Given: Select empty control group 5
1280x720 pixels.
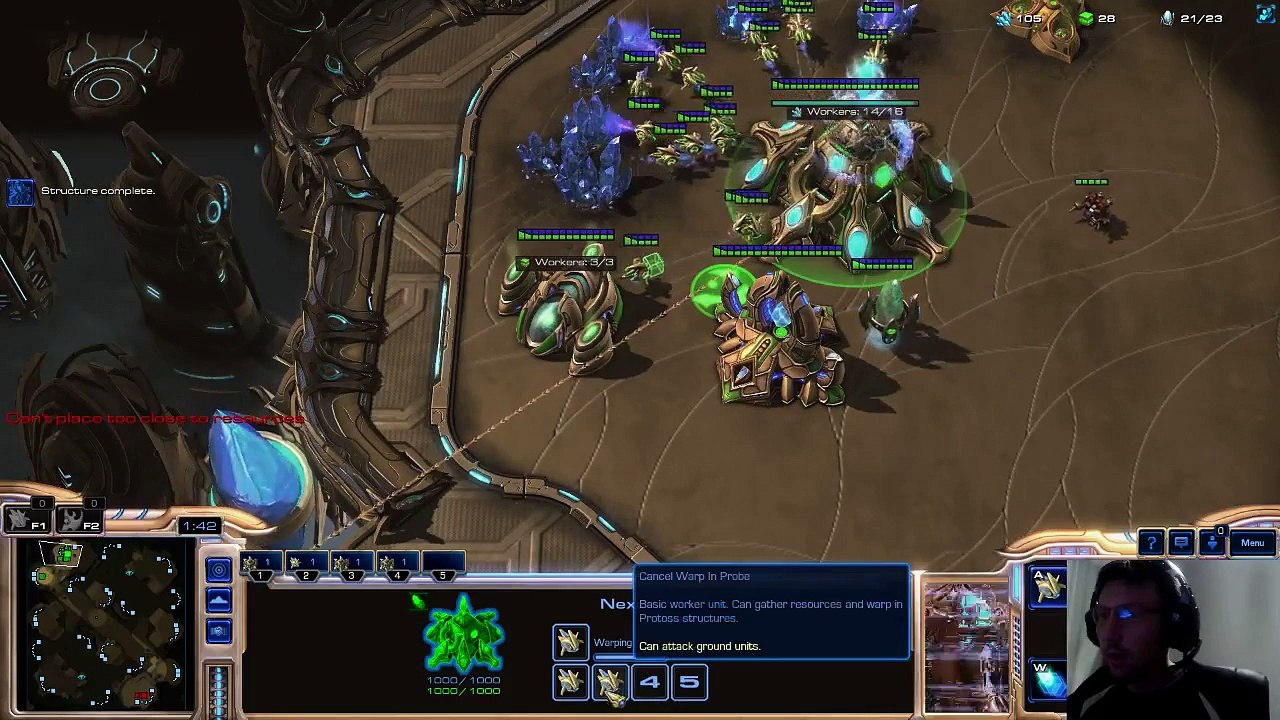Looking at the screenshot, I should point(443,566).
